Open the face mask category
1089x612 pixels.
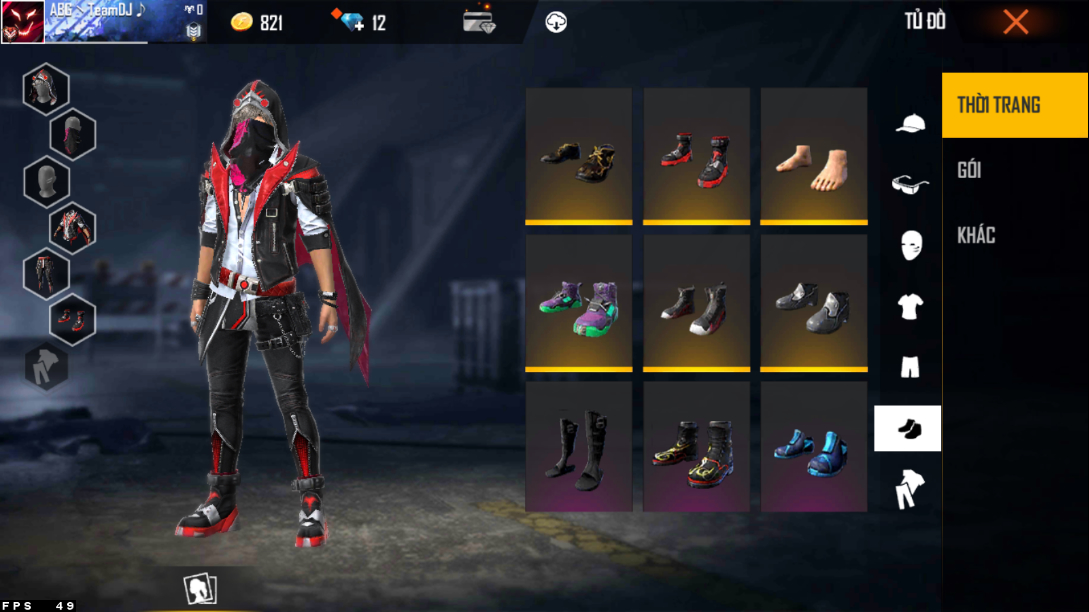click(909, 245)
